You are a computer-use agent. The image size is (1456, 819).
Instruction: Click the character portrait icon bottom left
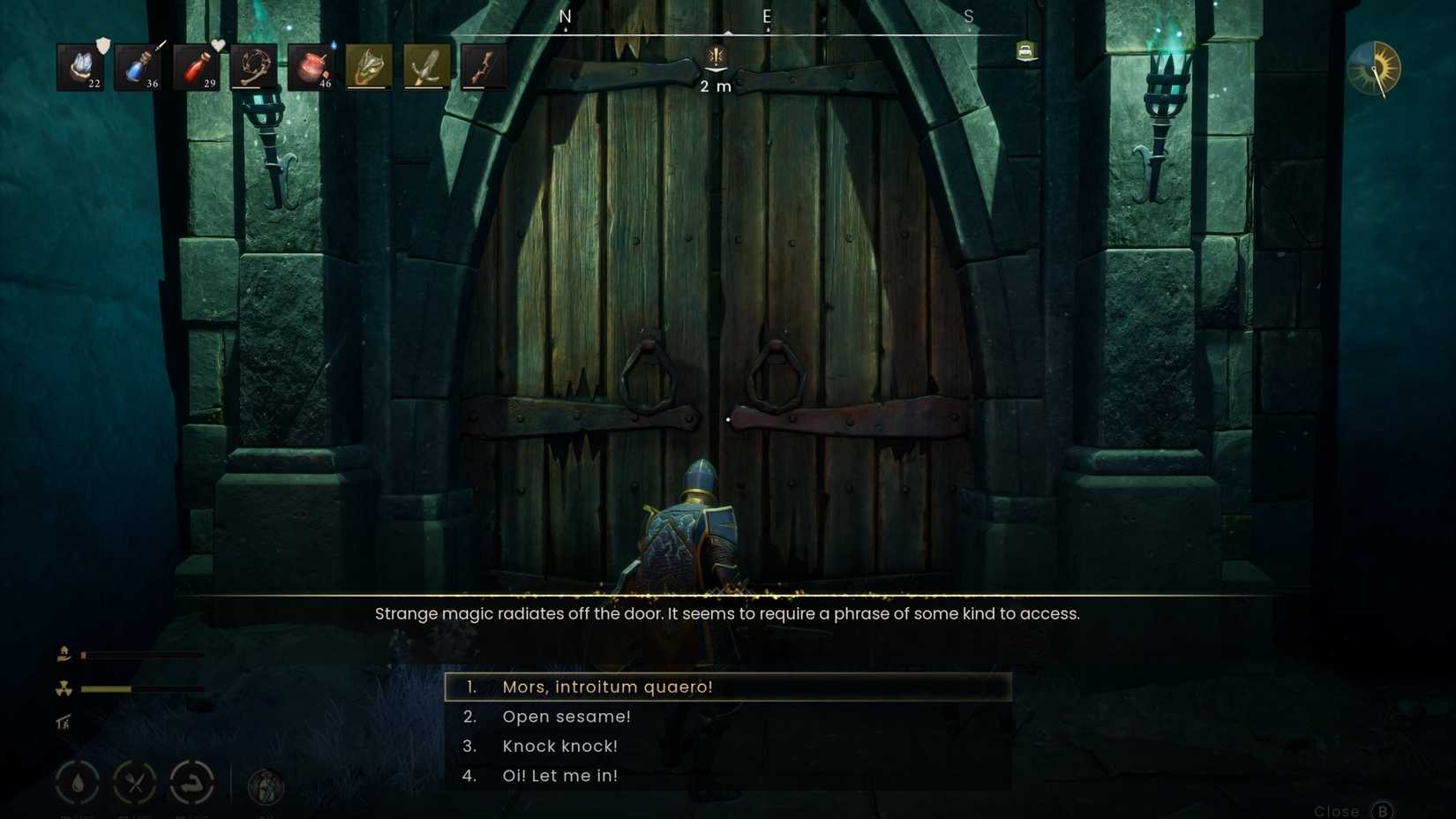click(265, 784)
